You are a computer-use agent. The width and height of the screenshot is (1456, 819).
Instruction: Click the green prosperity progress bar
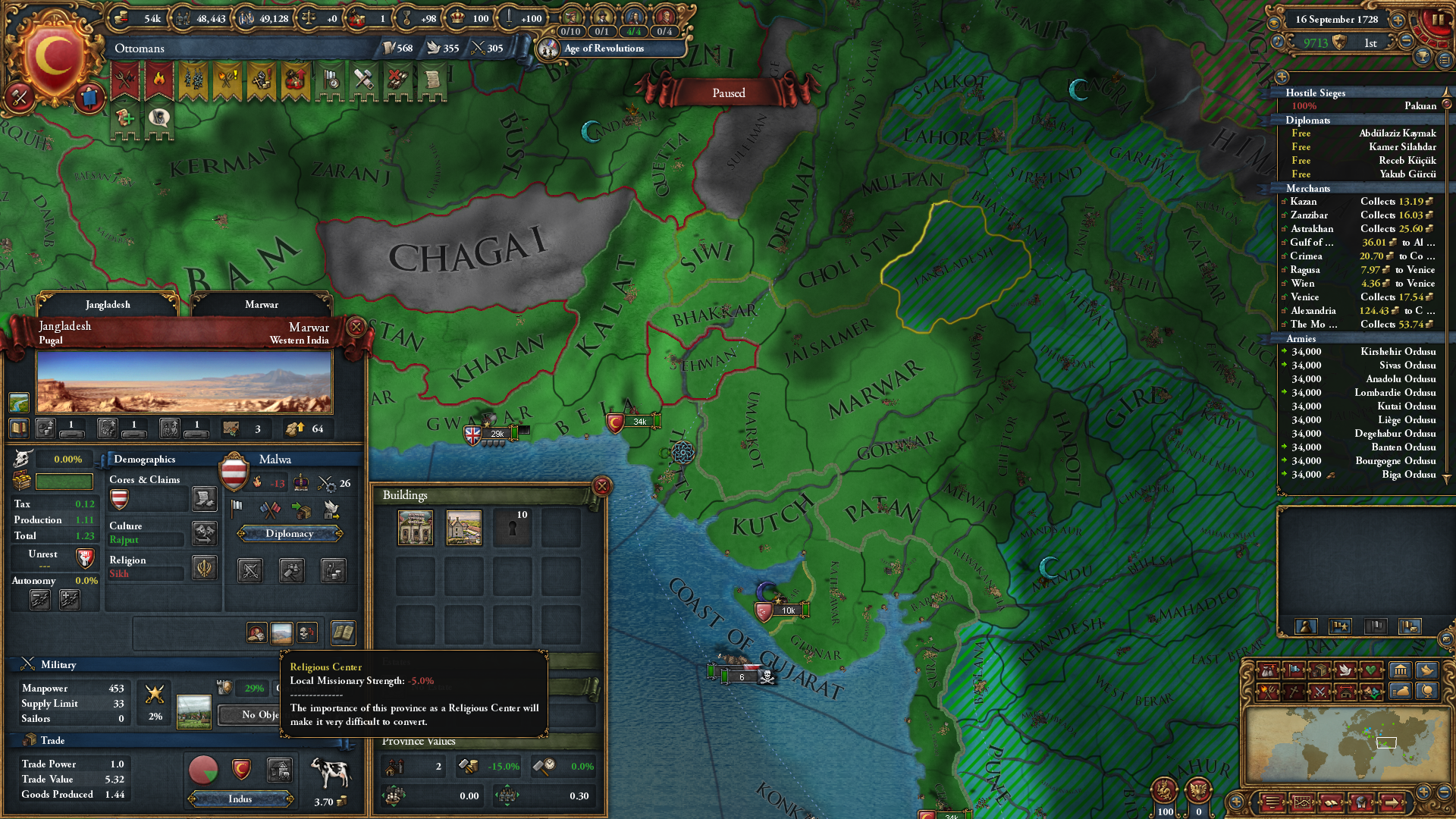(64, 481)
